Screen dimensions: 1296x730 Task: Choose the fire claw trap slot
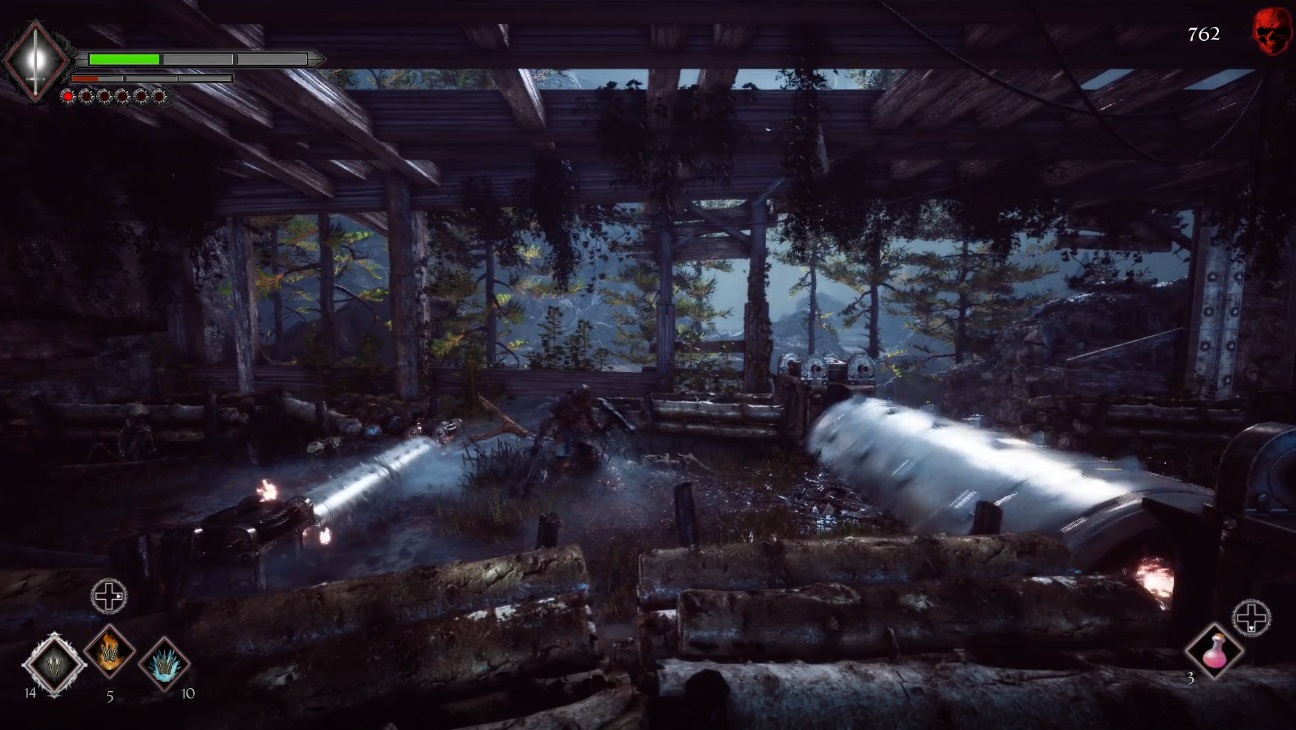pyautogui.click(x=109, y=651)
